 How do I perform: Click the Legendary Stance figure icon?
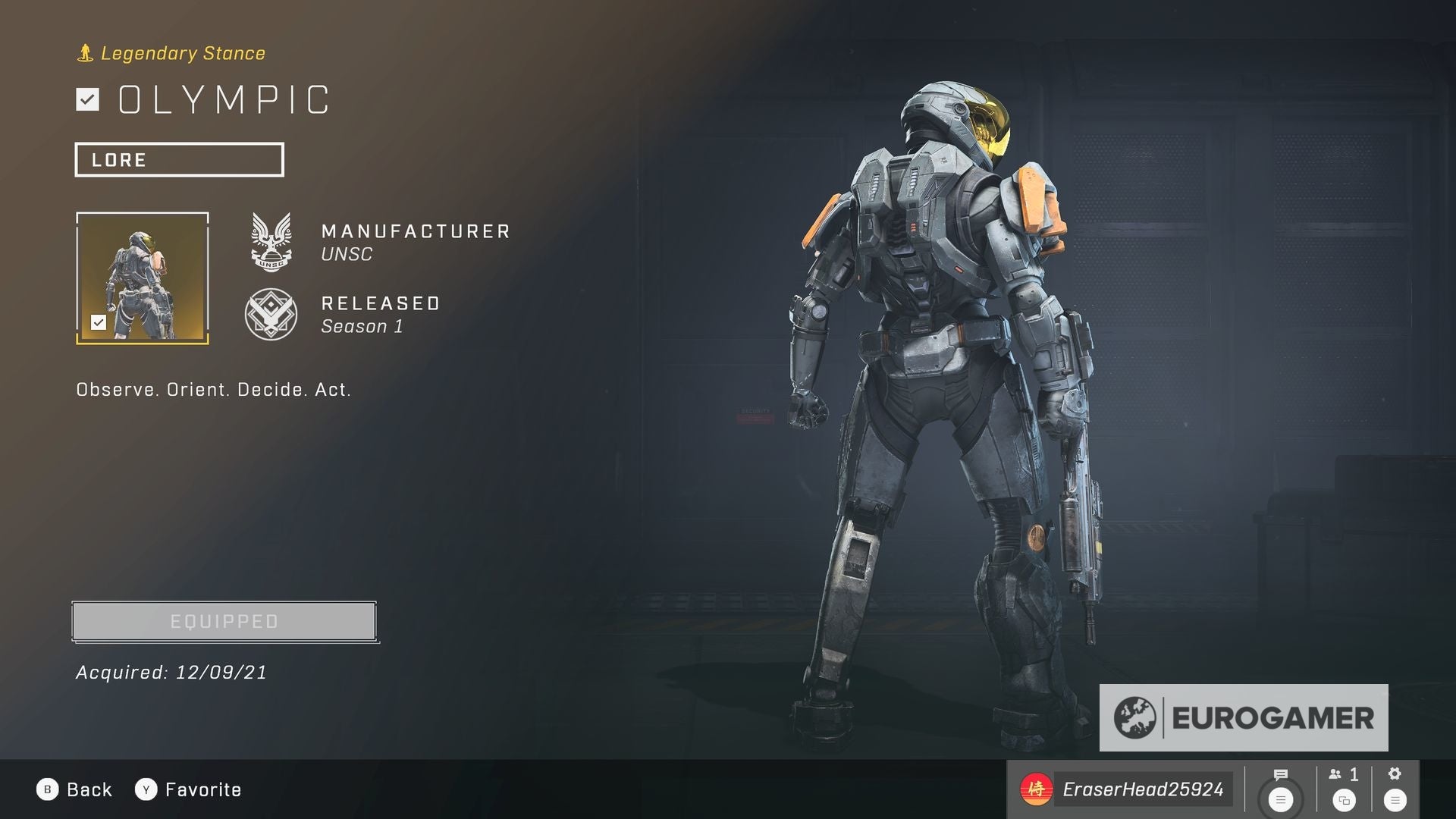click(85, 52)
